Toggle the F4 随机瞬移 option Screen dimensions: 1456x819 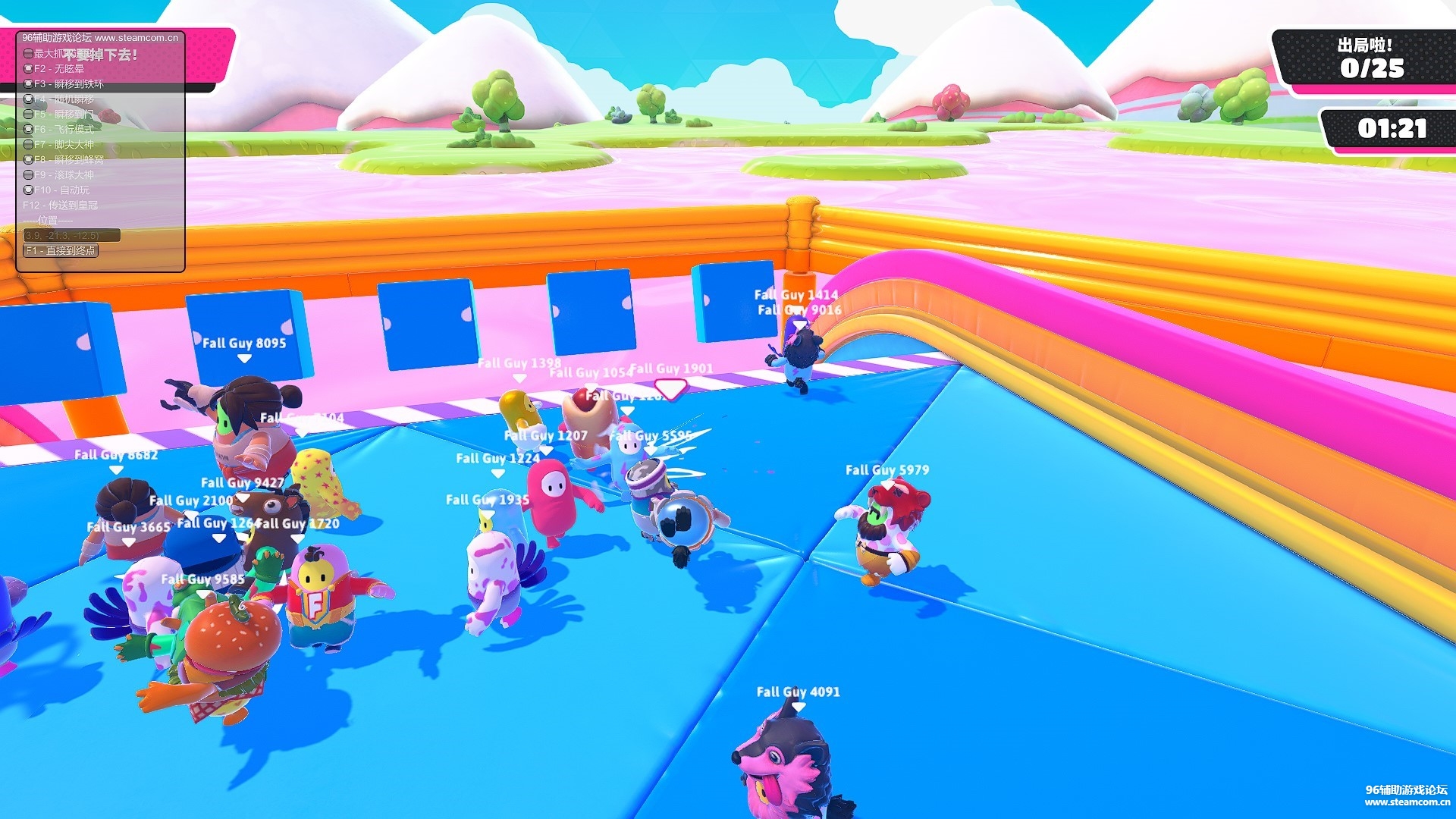coord(28,99)
